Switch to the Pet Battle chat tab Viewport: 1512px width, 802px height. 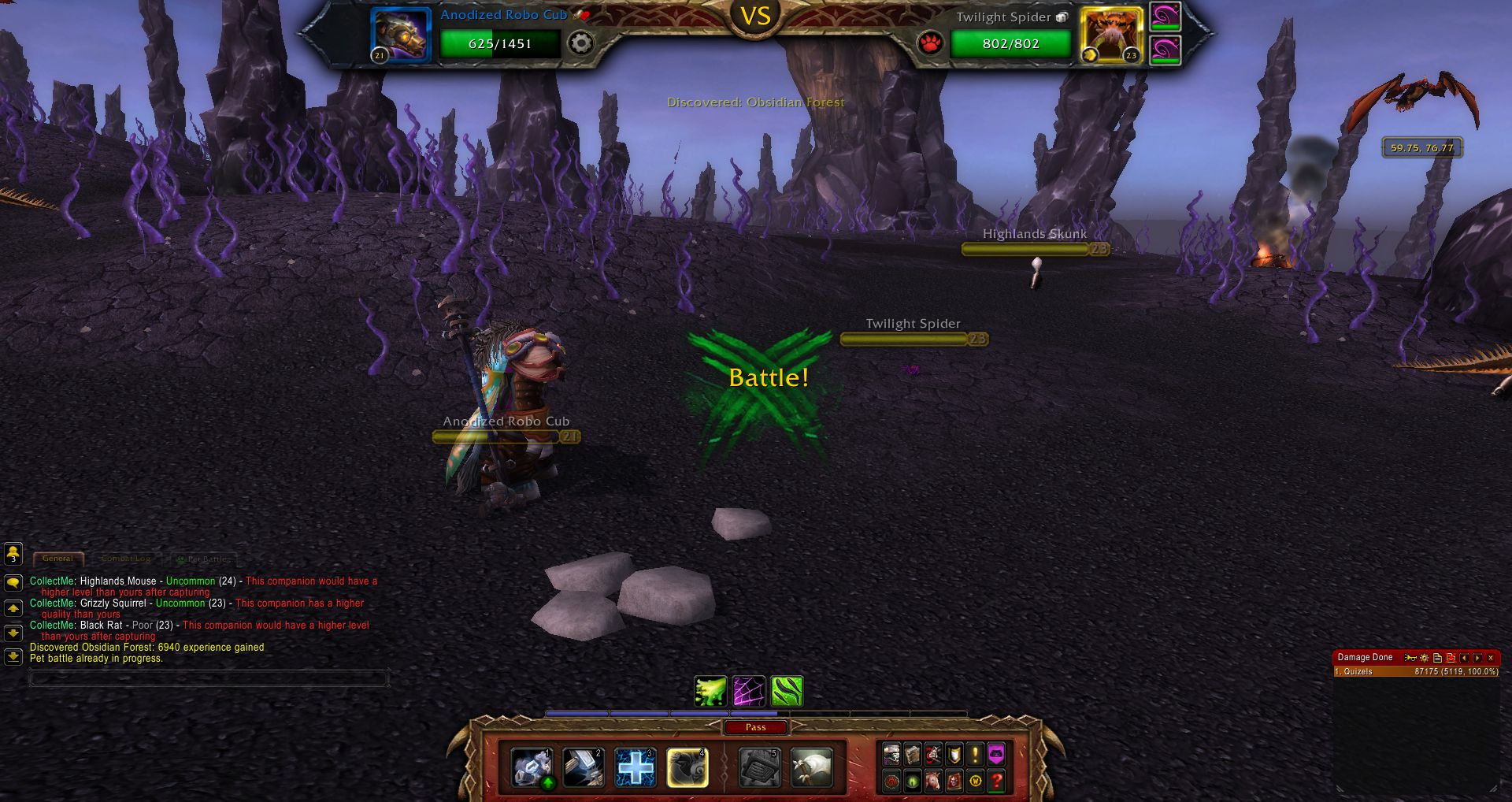[204, 559]
